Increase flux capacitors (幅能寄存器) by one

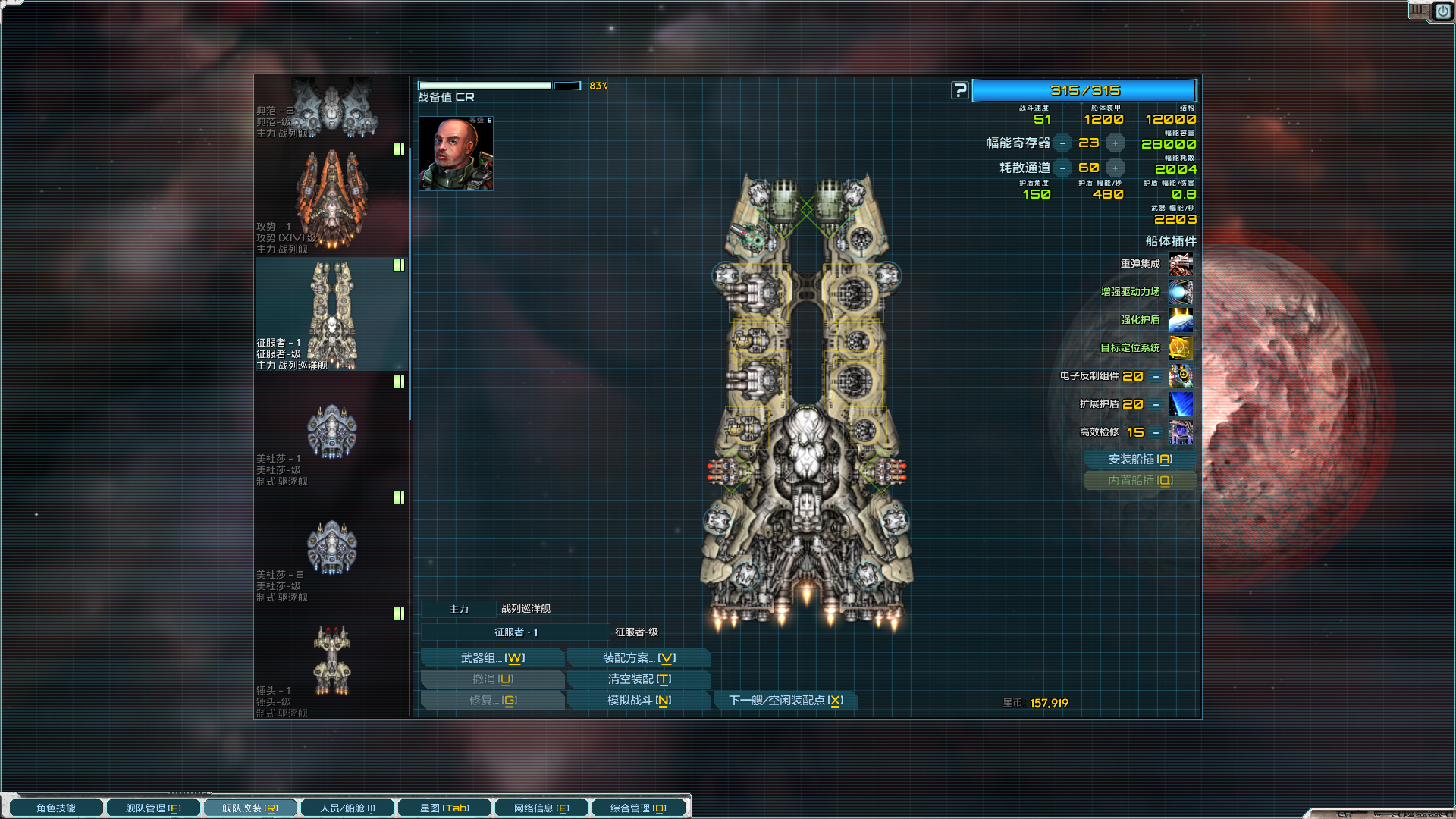1115,143
